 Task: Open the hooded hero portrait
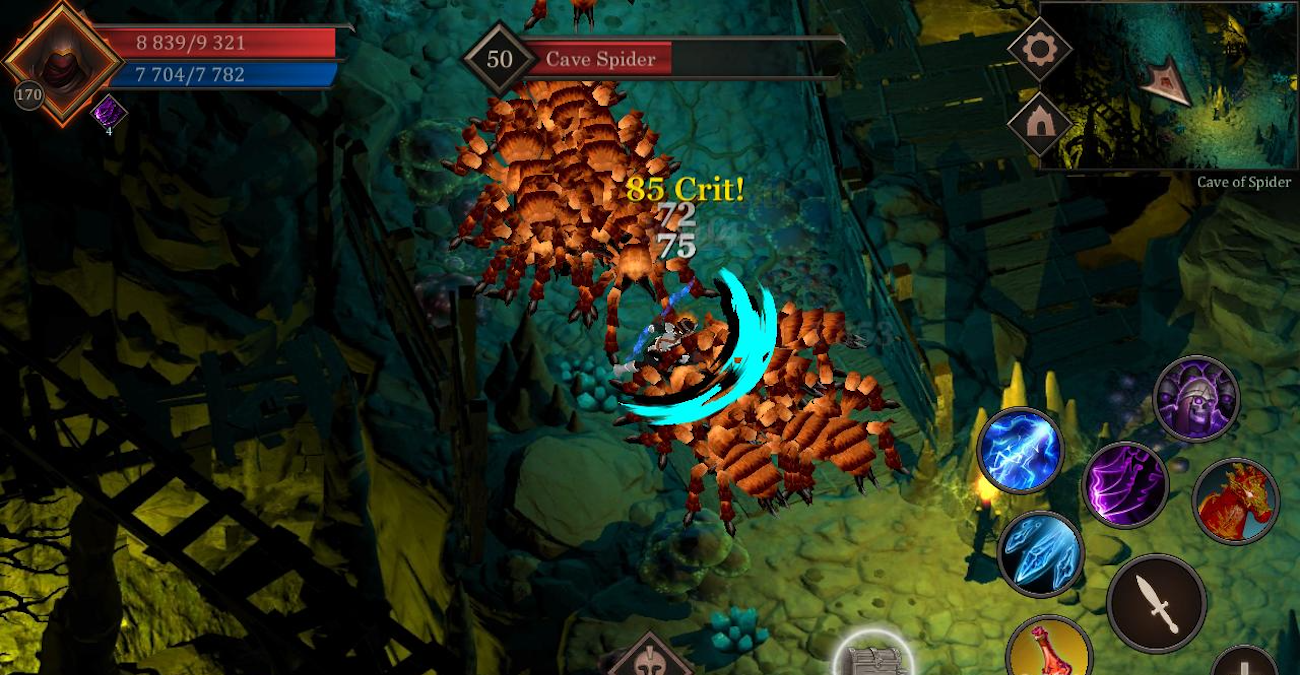pyautogui.click(x=62, y=62)
